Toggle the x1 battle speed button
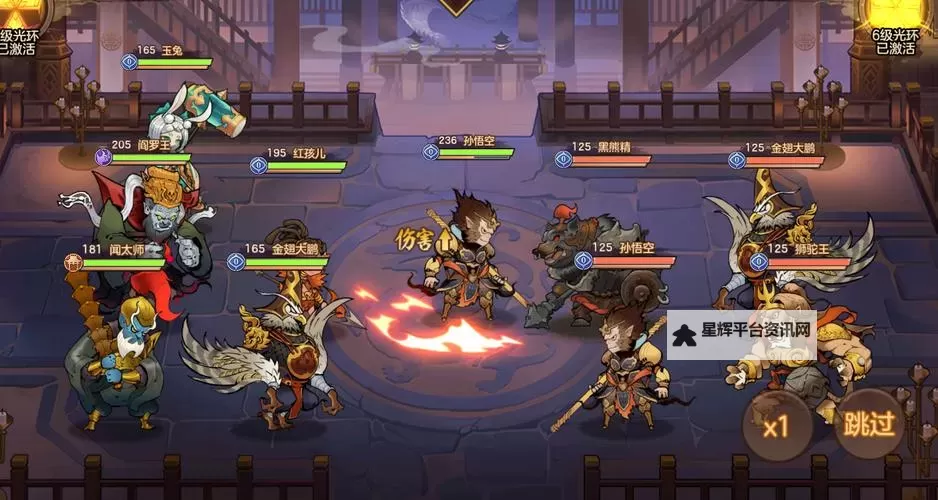The width and height of the screenshot is (938, 500). 776,426
